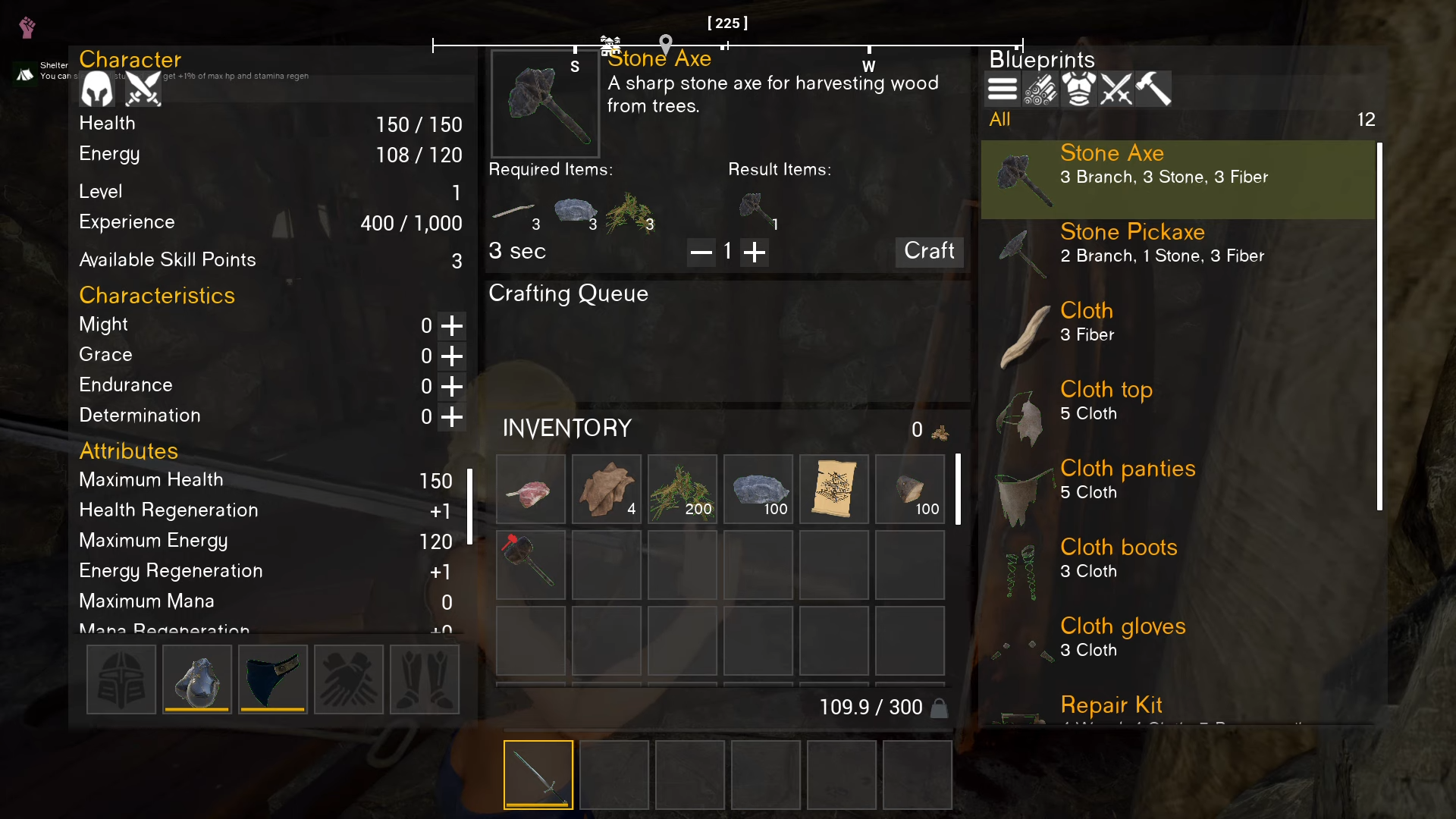Filter blueprints by armor category
The image size is (1456, 819).
point(1078,89)
